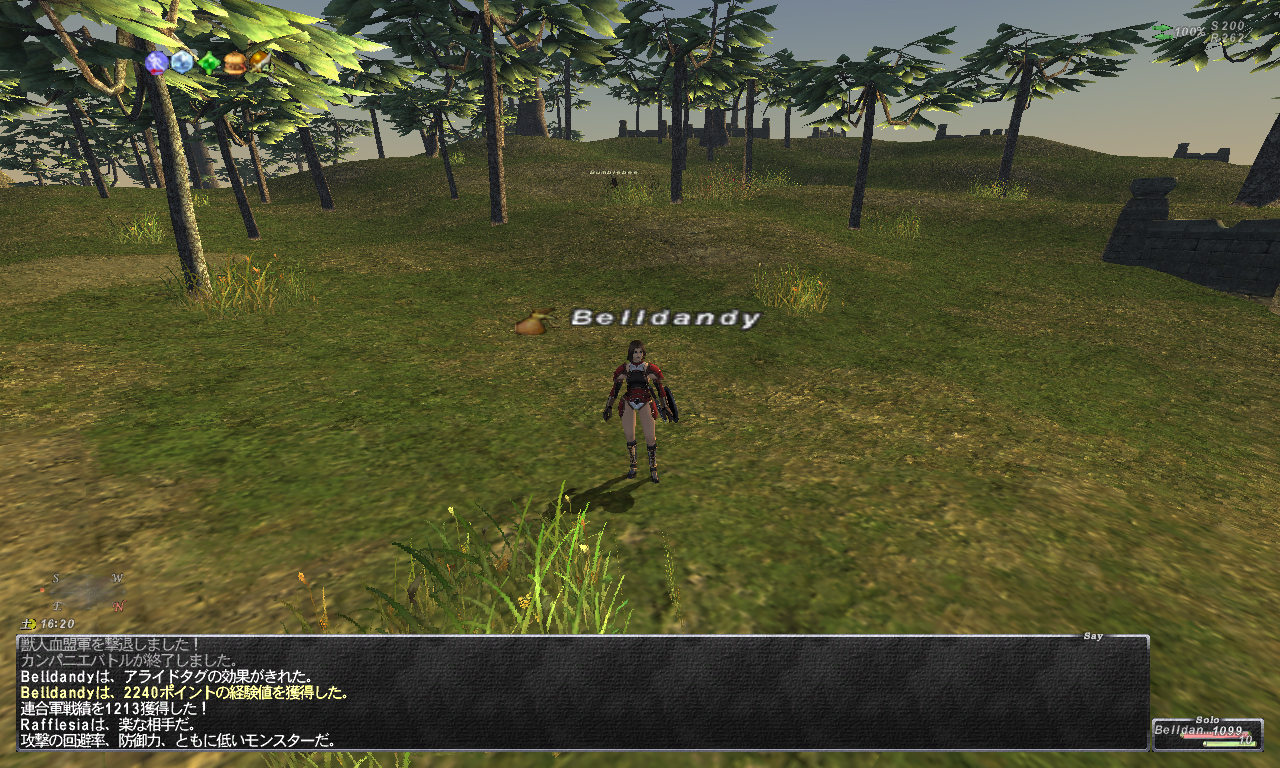Check the burger food effect icon
The height and width of the screenshot is (768, 1280).
tap(234, 63)
